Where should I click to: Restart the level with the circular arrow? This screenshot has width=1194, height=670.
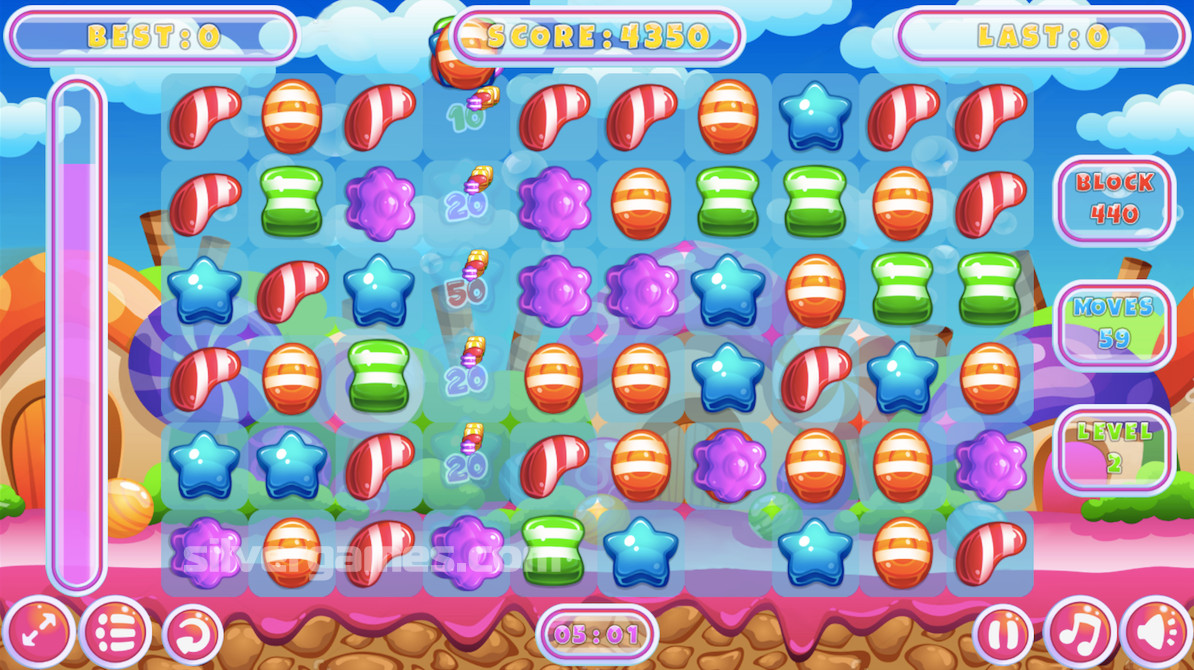tap(192, 632)
